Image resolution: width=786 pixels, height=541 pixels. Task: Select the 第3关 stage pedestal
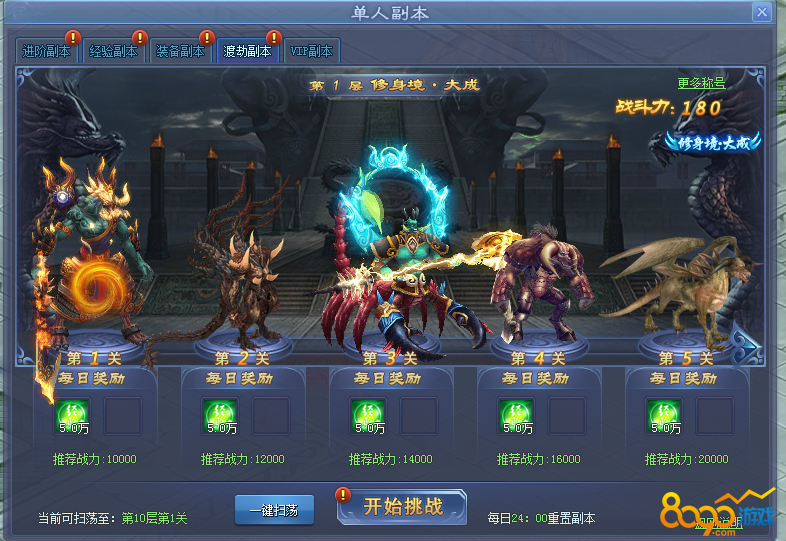click(389, 357)
